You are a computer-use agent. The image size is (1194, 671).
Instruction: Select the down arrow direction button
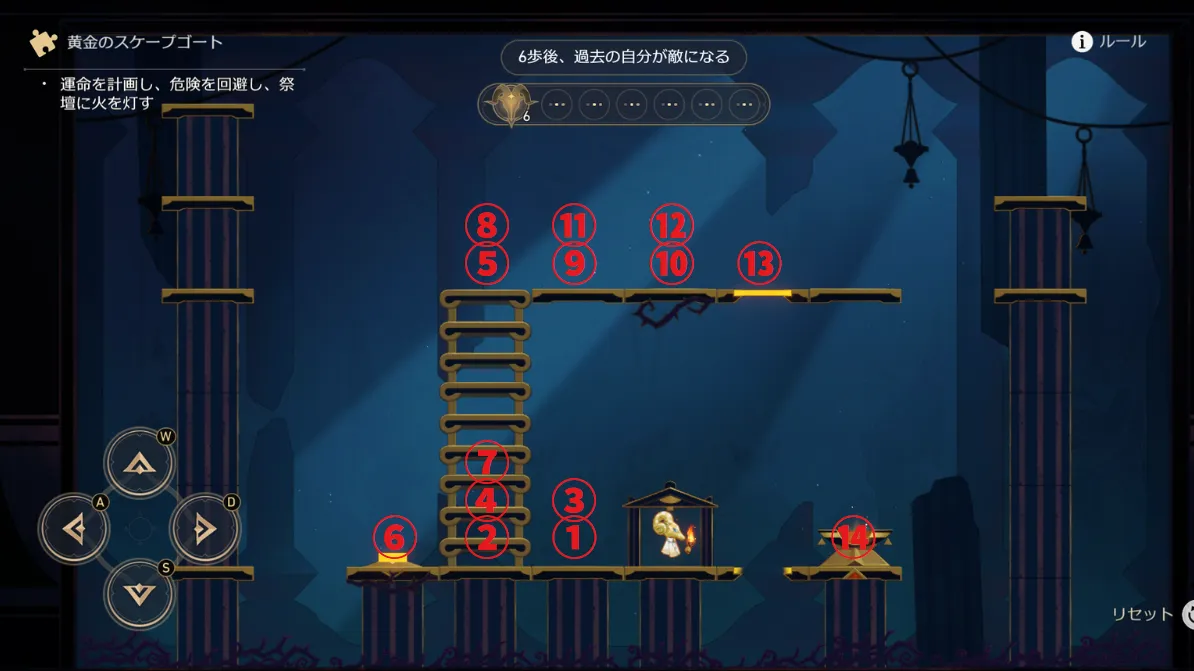[139, 594]
